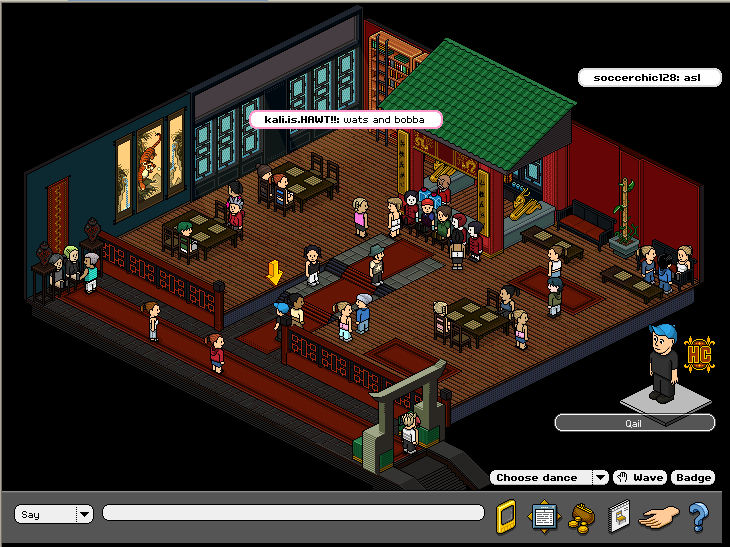Click the Wave button
730x547 pixels.
pos(640,478)
